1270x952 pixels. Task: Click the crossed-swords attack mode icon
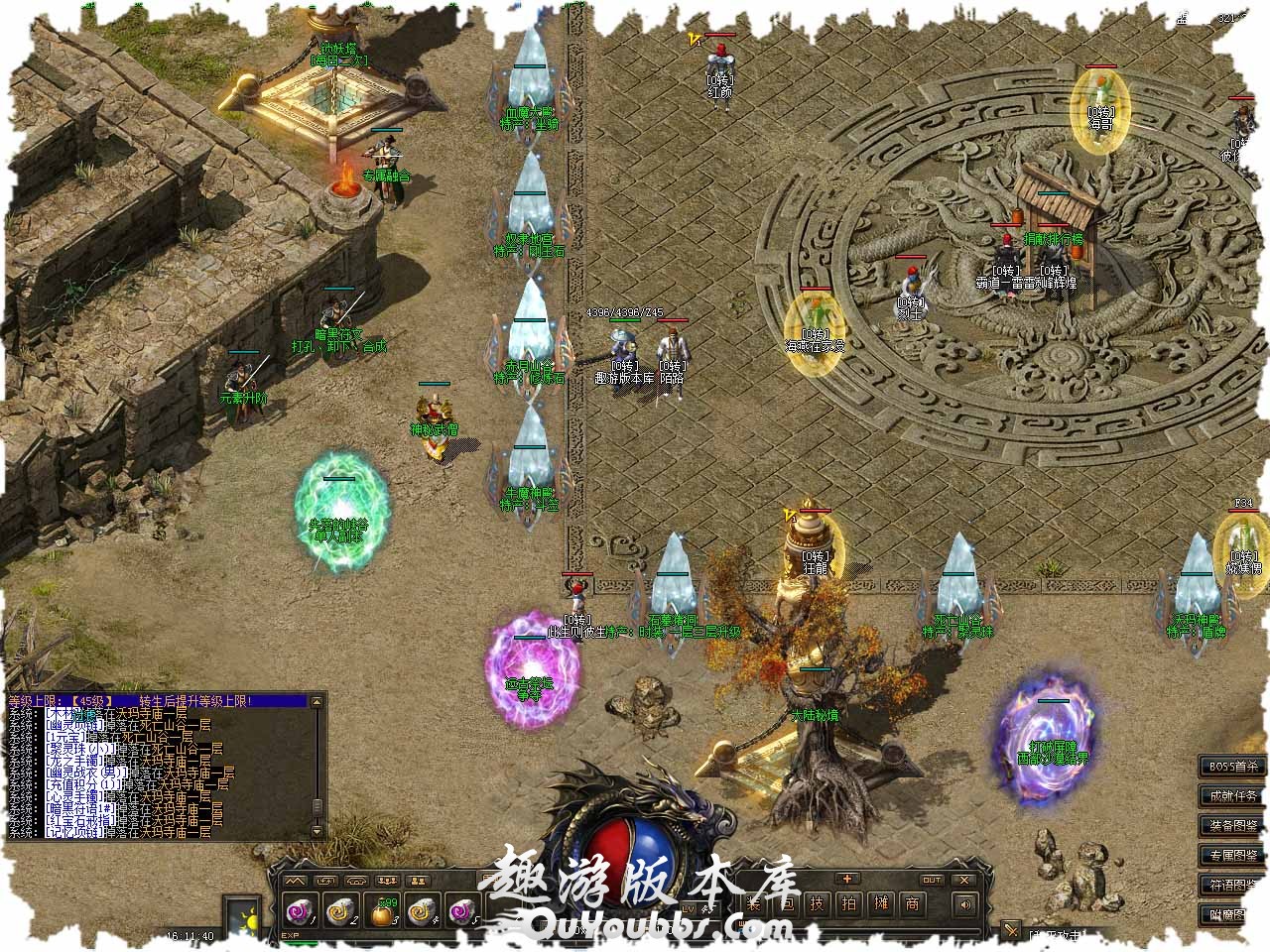1011,931
